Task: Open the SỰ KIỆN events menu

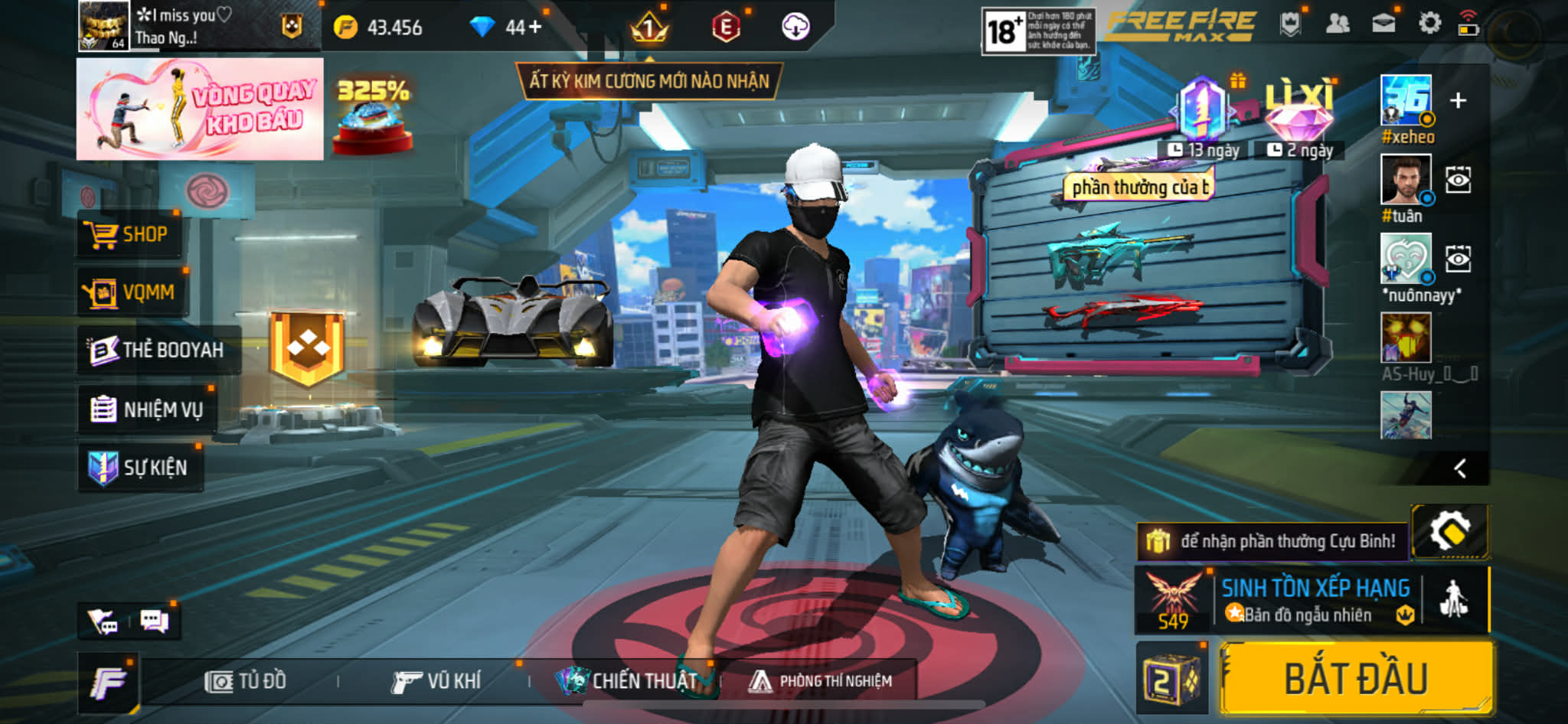Action: pyautogui.click(x=140, y=468)
